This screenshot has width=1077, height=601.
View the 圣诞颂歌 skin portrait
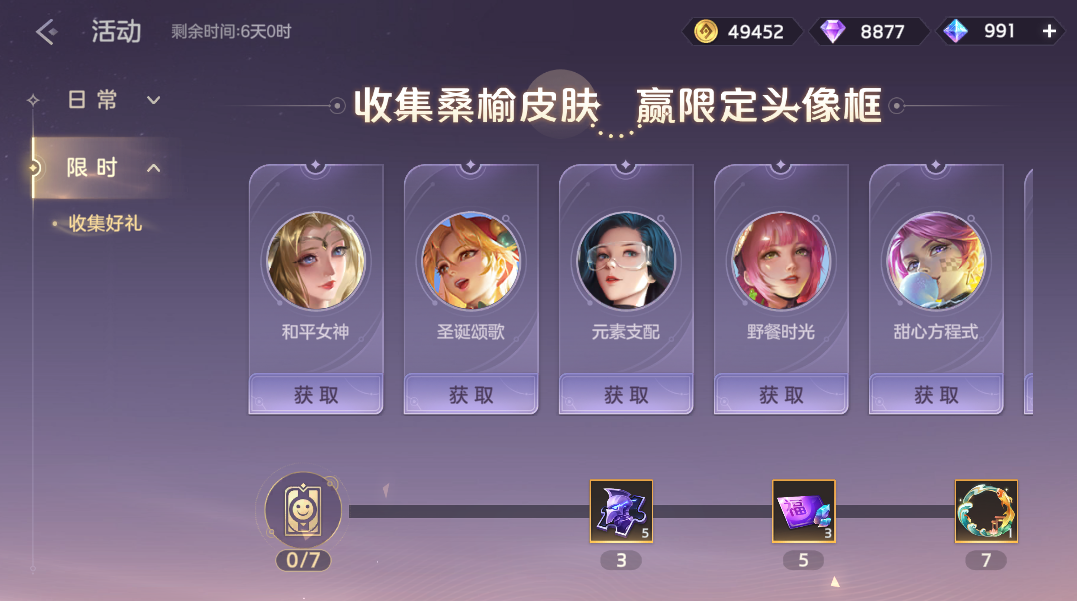(471, 260)
